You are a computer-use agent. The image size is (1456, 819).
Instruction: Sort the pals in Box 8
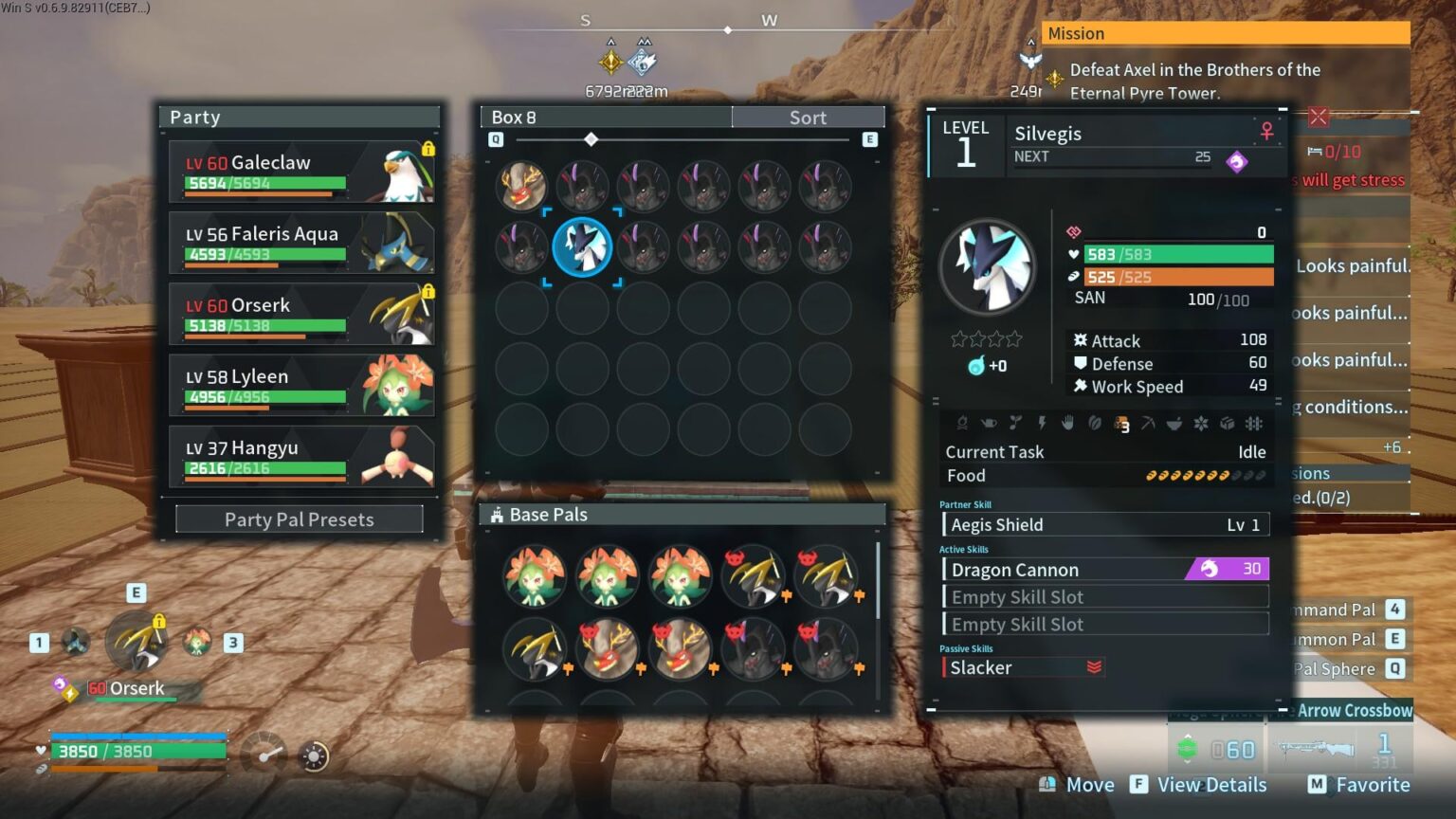tap(808, 118)
